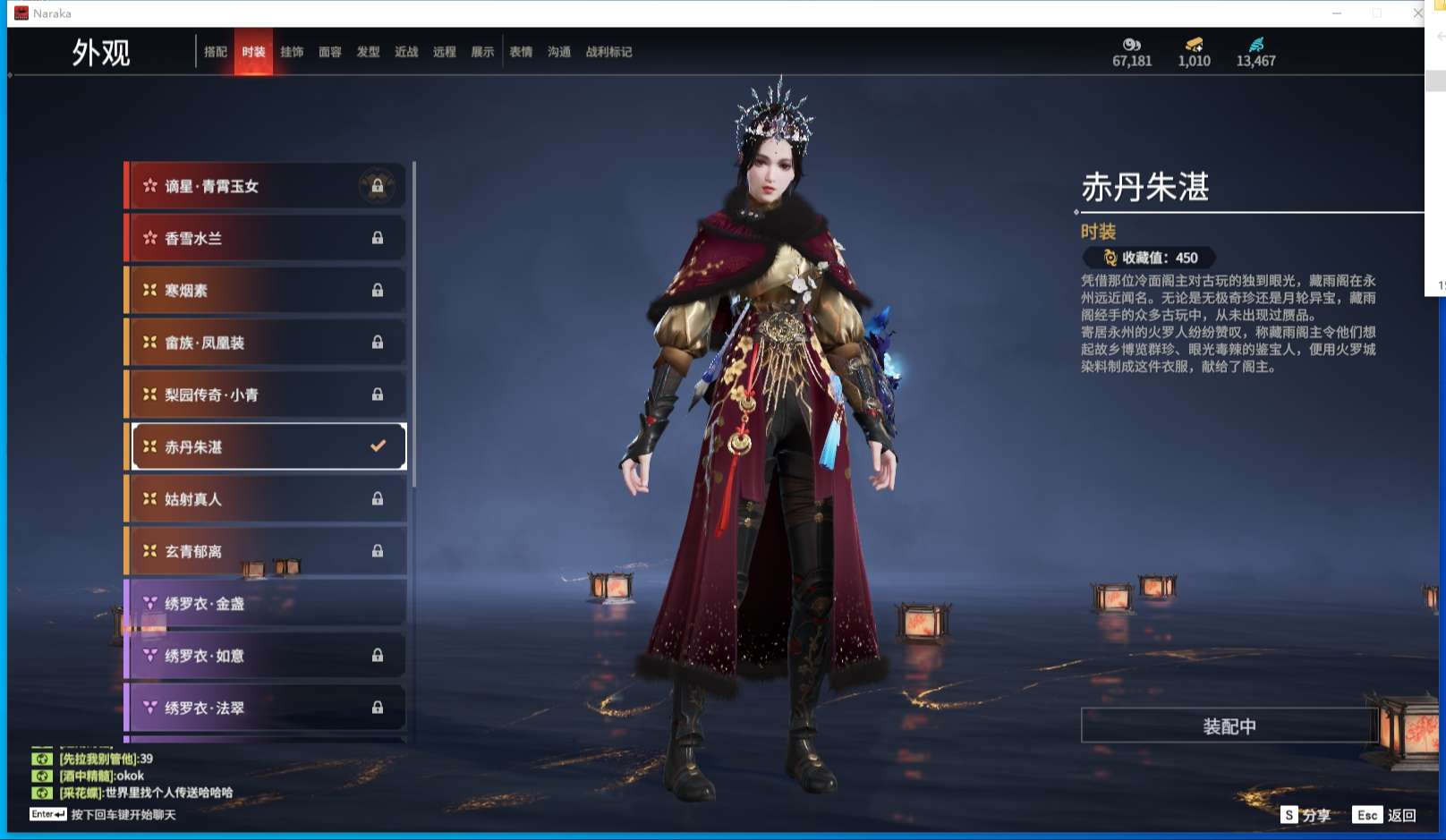Click the star rarity icon on 滴星·青霄玉女
This screenshot has width=1446, height=840.
[150, 185]
